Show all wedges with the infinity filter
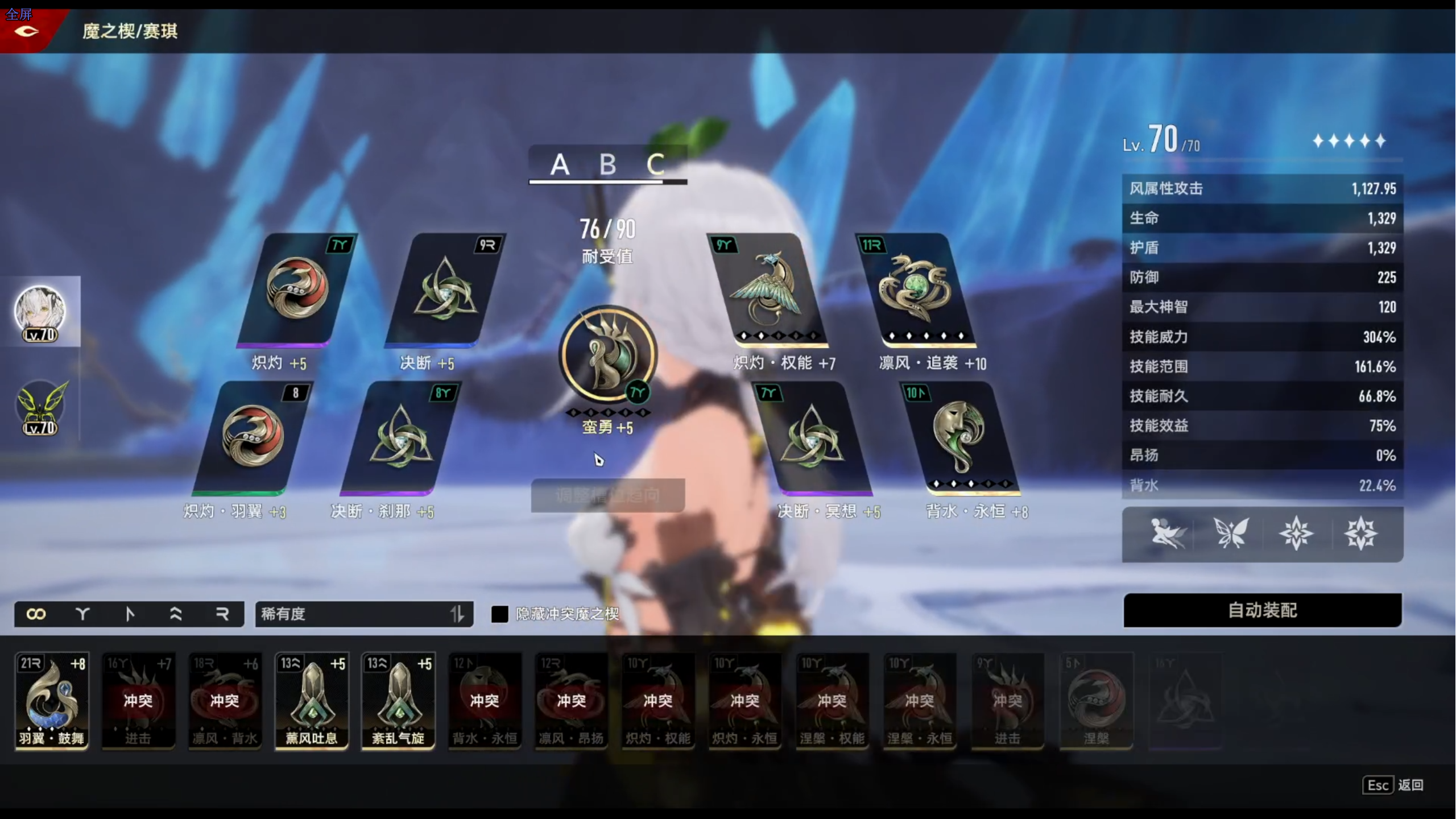1456x819 pixels. tap(36, 614)
